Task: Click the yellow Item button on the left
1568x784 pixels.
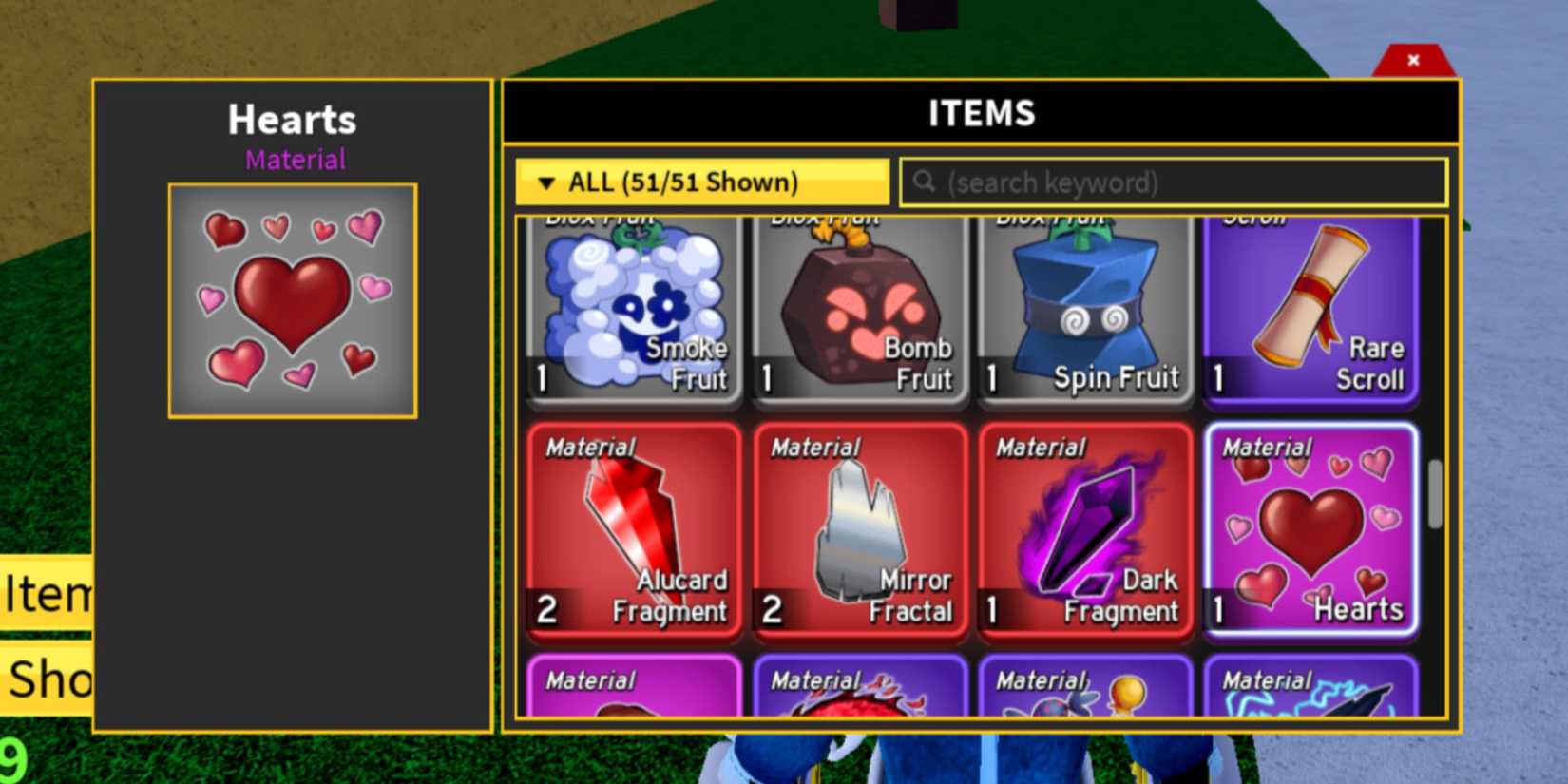Action: point(43,594)
